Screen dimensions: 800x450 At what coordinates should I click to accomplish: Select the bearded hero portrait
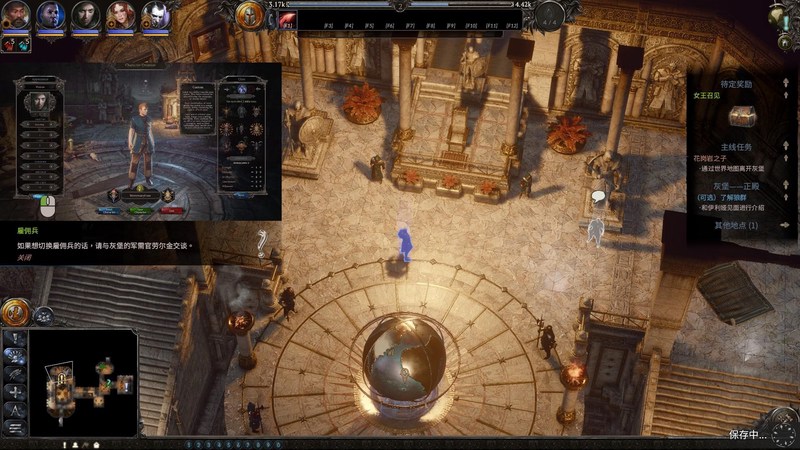click(18, 15)
